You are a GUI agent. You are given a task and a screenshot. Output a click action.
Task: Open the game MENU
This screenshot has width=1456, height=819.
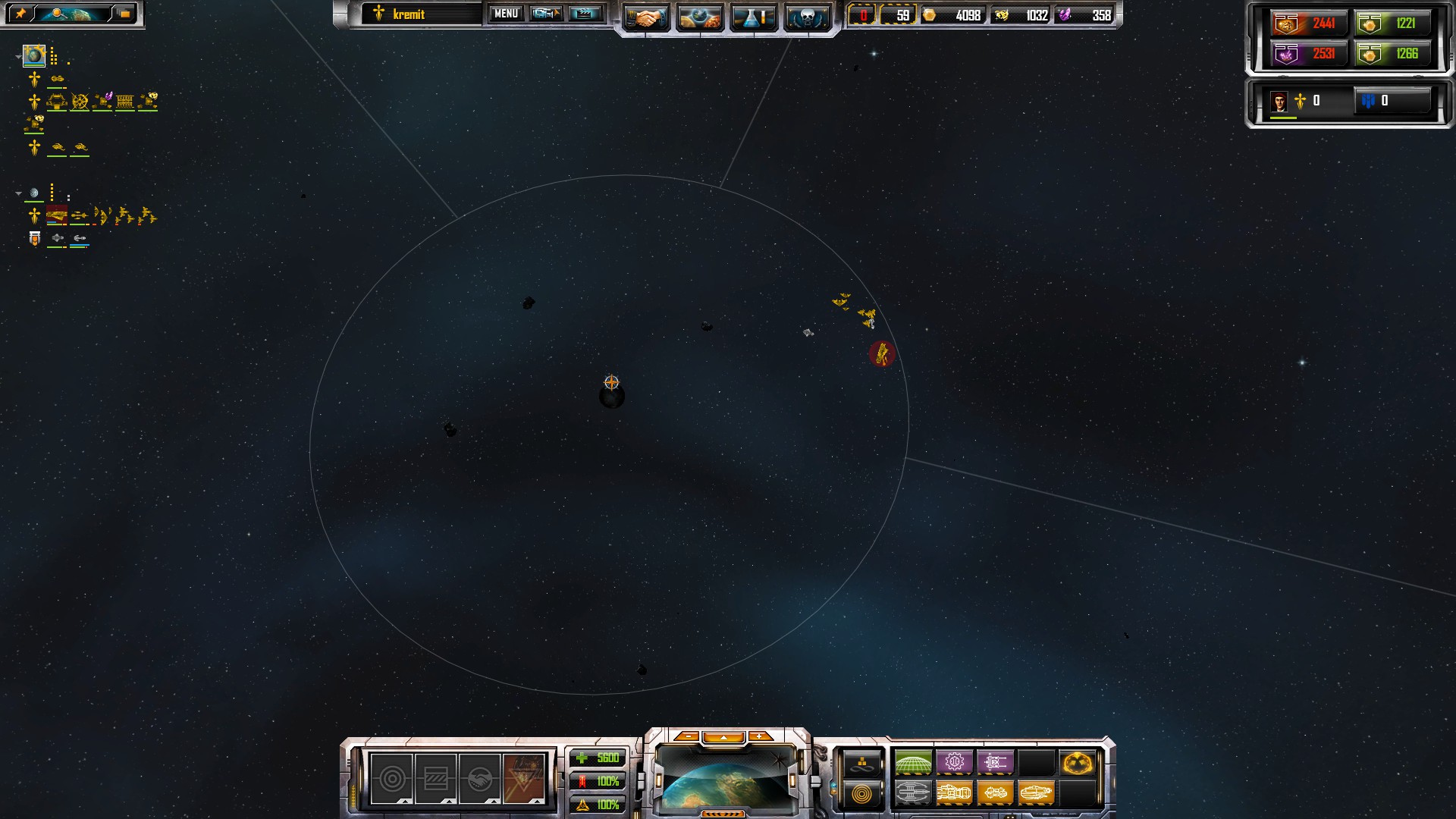tap(506, 14)
